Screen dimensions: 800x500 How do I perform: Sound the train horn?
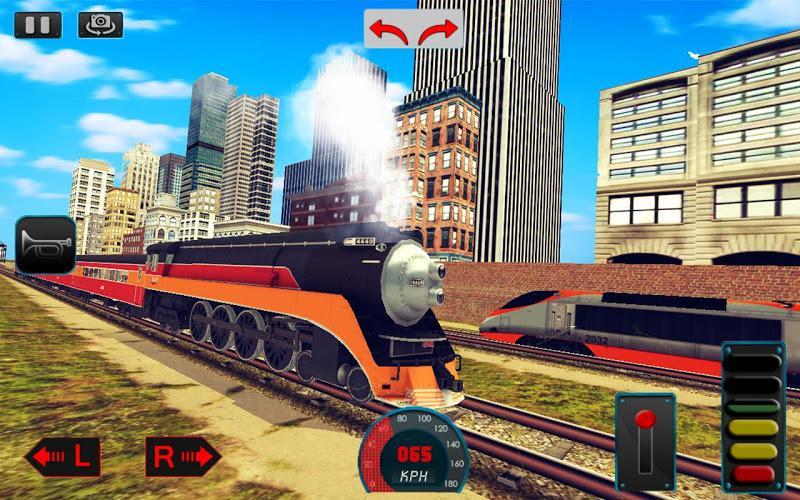click(45, 244)
